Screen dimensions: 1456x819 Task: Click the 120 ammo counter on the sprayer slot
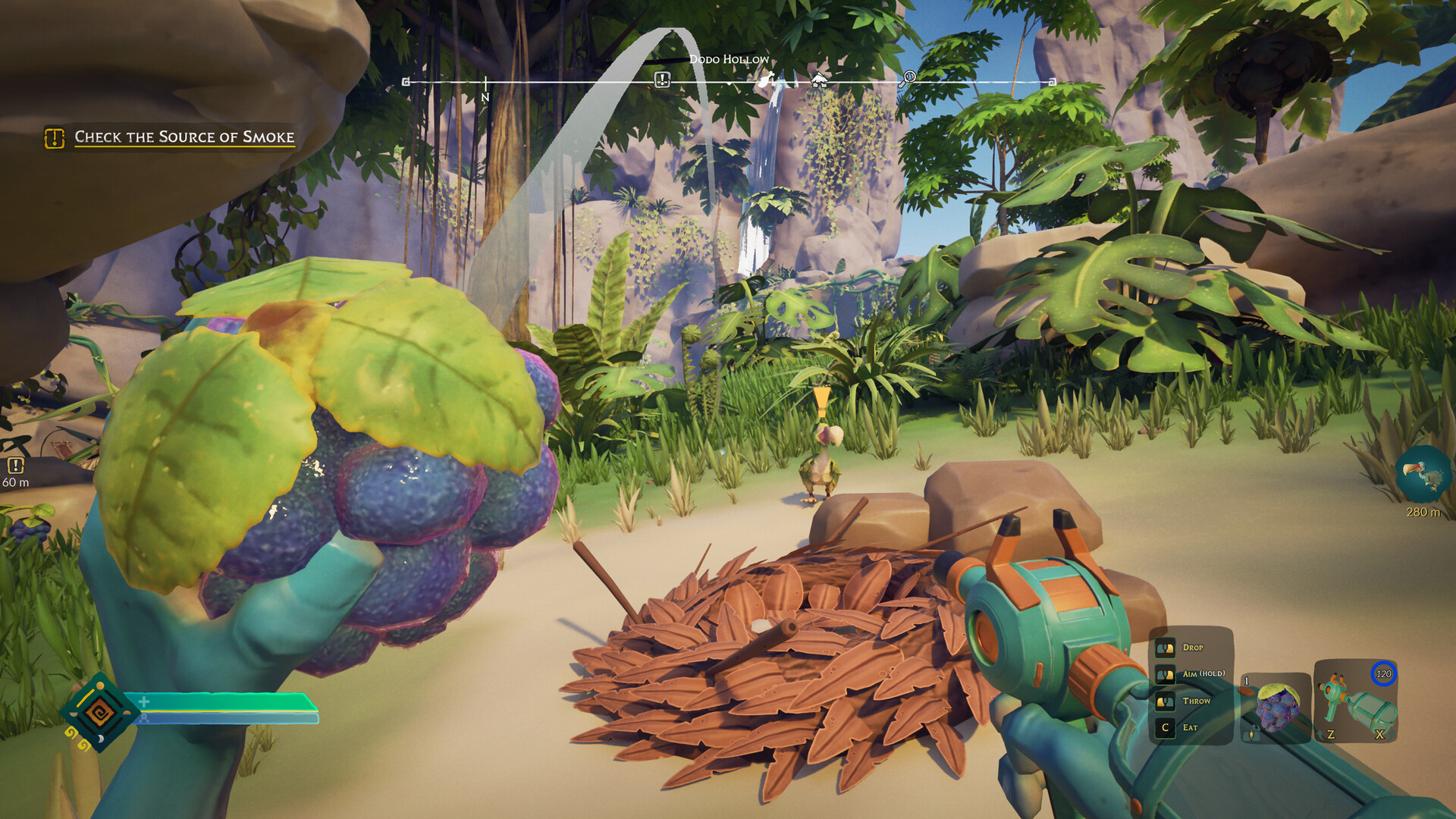point(1385,673)
